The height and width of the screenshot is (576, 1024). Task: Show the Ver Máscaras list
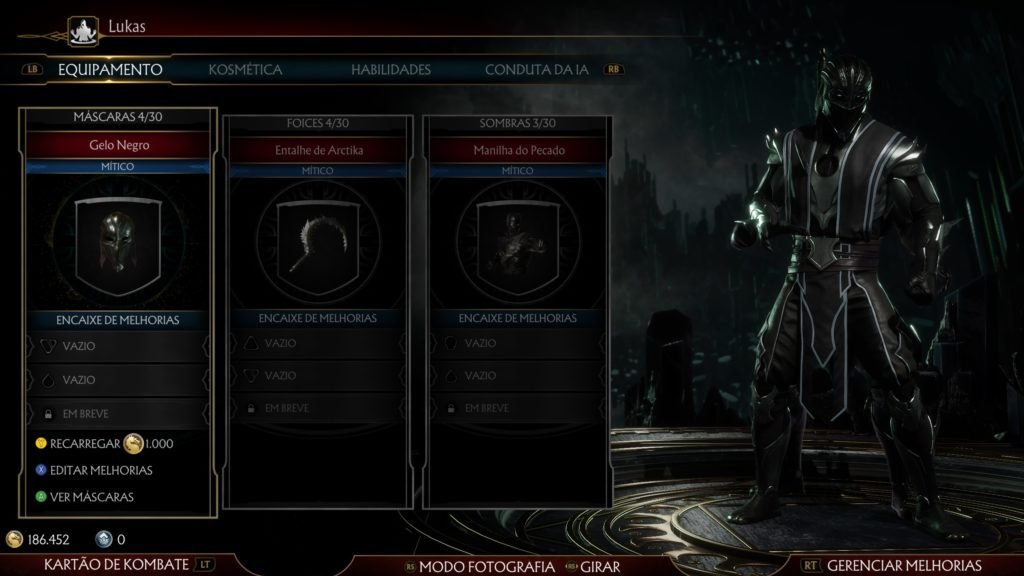click(x=91, y=496)
